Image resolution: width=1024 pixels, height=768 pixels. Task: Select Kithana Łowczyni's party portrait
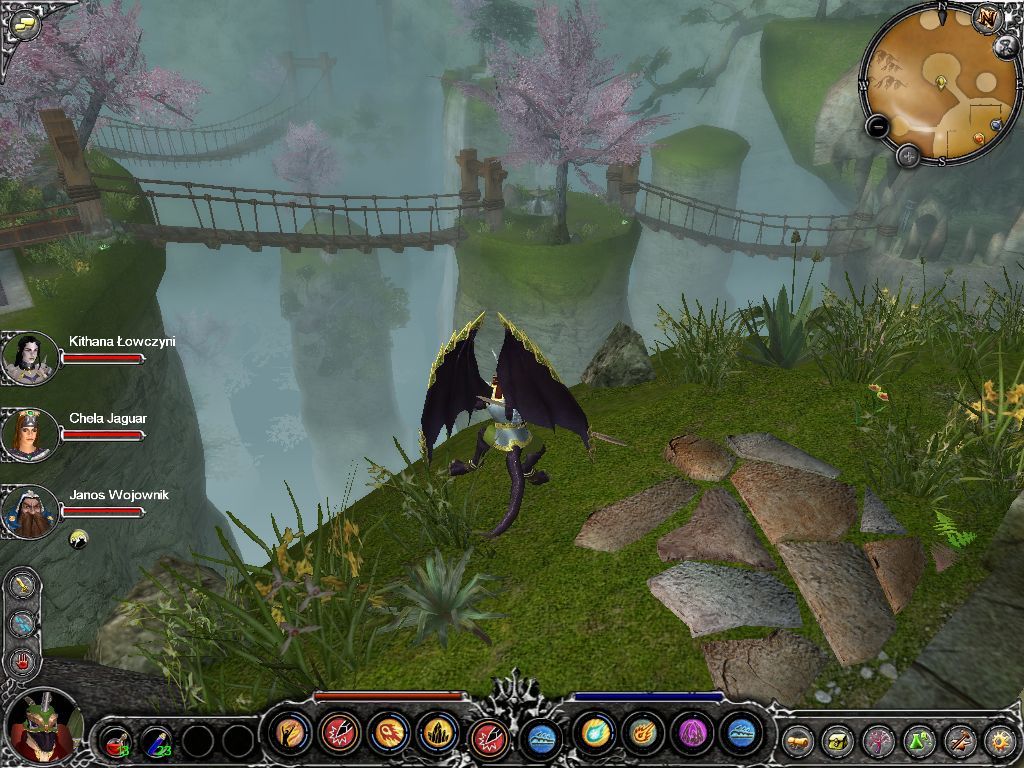29,358
